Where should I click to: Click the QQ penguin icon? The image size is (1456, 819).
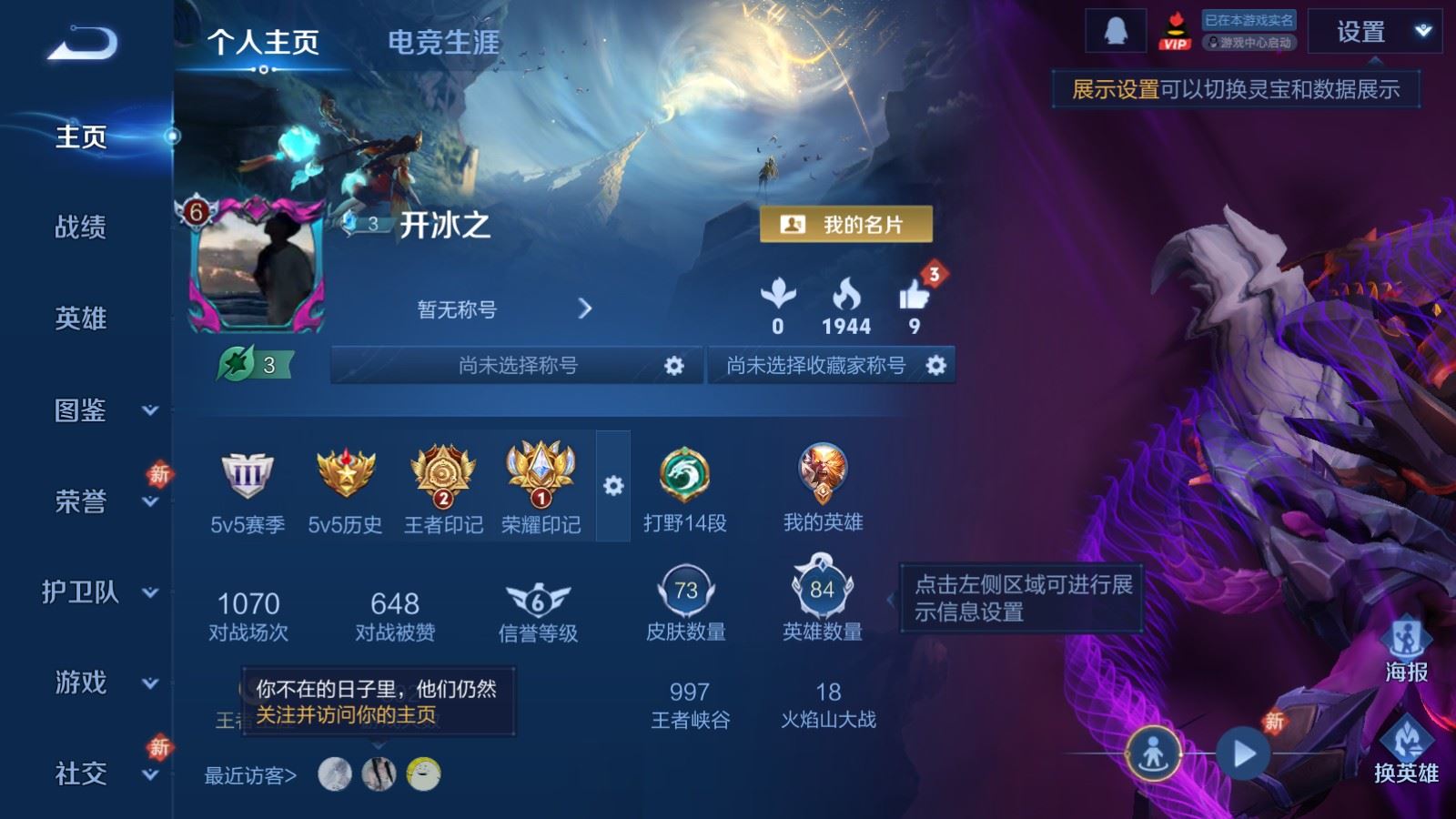click(x=1116, y=30)
